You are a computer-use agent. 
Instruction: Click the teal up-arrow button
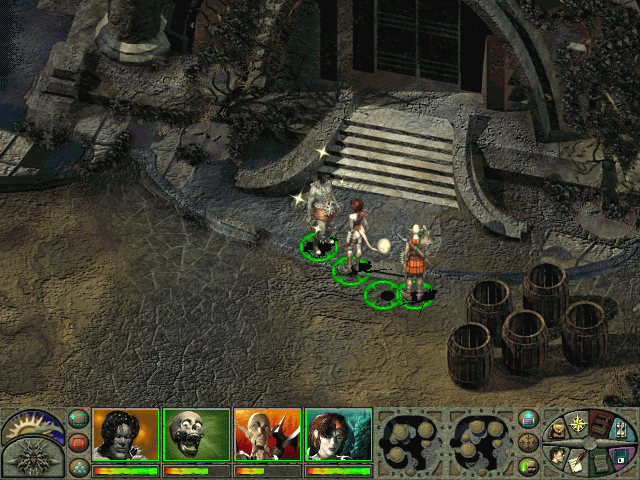point(530,418)
